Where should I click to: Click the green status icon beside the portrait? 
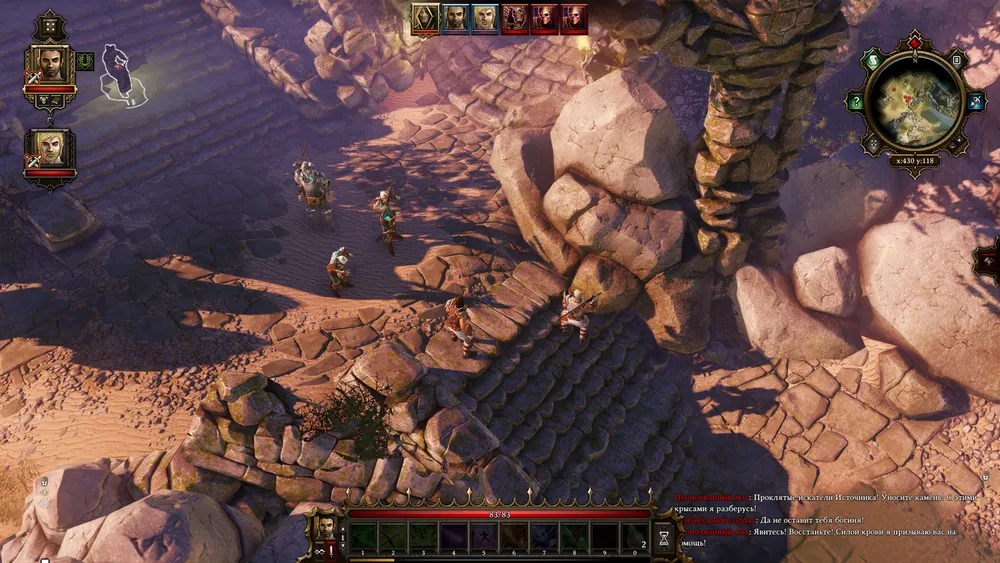[x=85, y=61]
